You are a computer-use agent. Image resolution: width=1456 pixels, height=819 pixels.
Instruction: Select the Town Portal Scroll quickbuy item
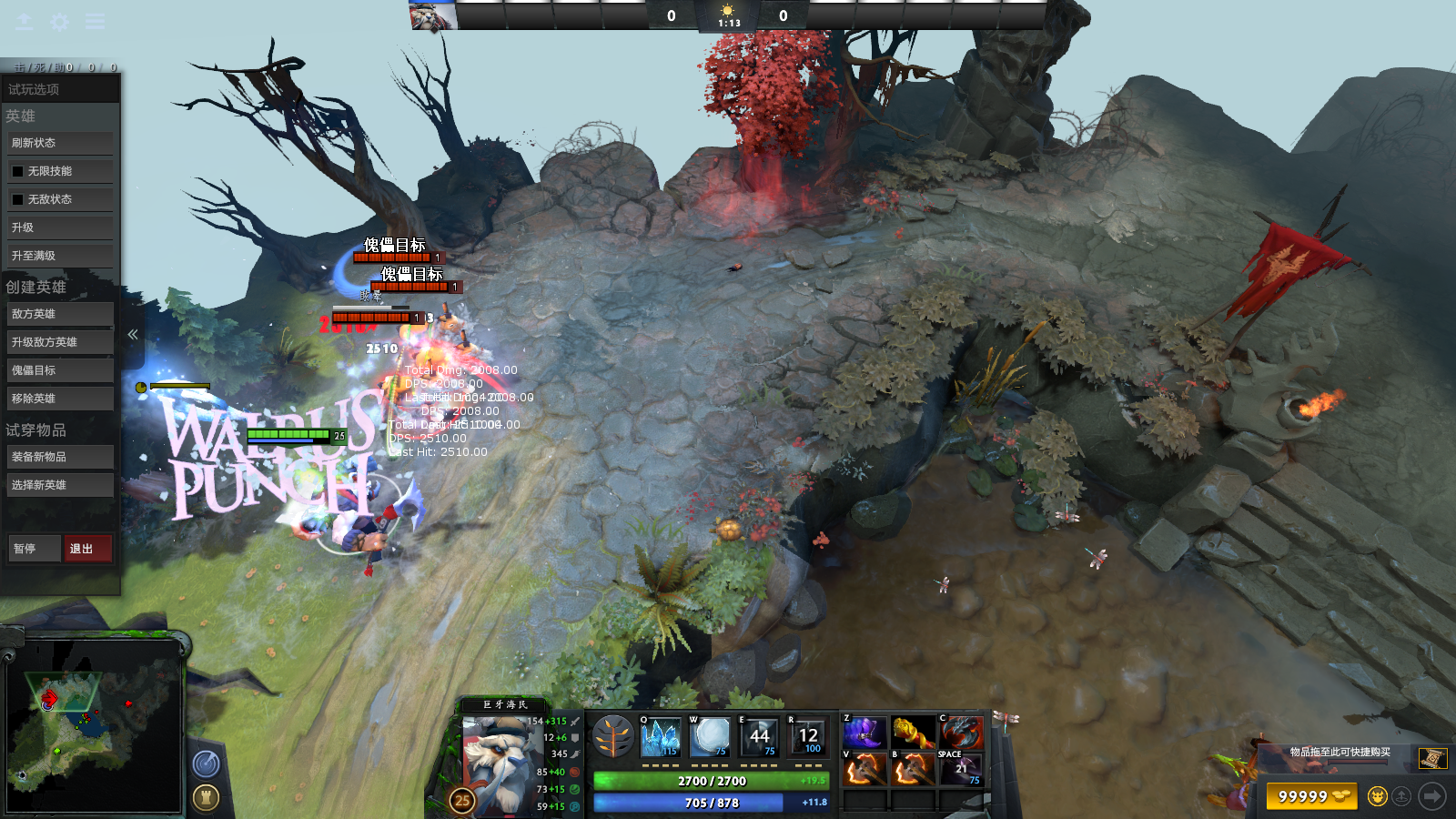[x=1431, y=758]
